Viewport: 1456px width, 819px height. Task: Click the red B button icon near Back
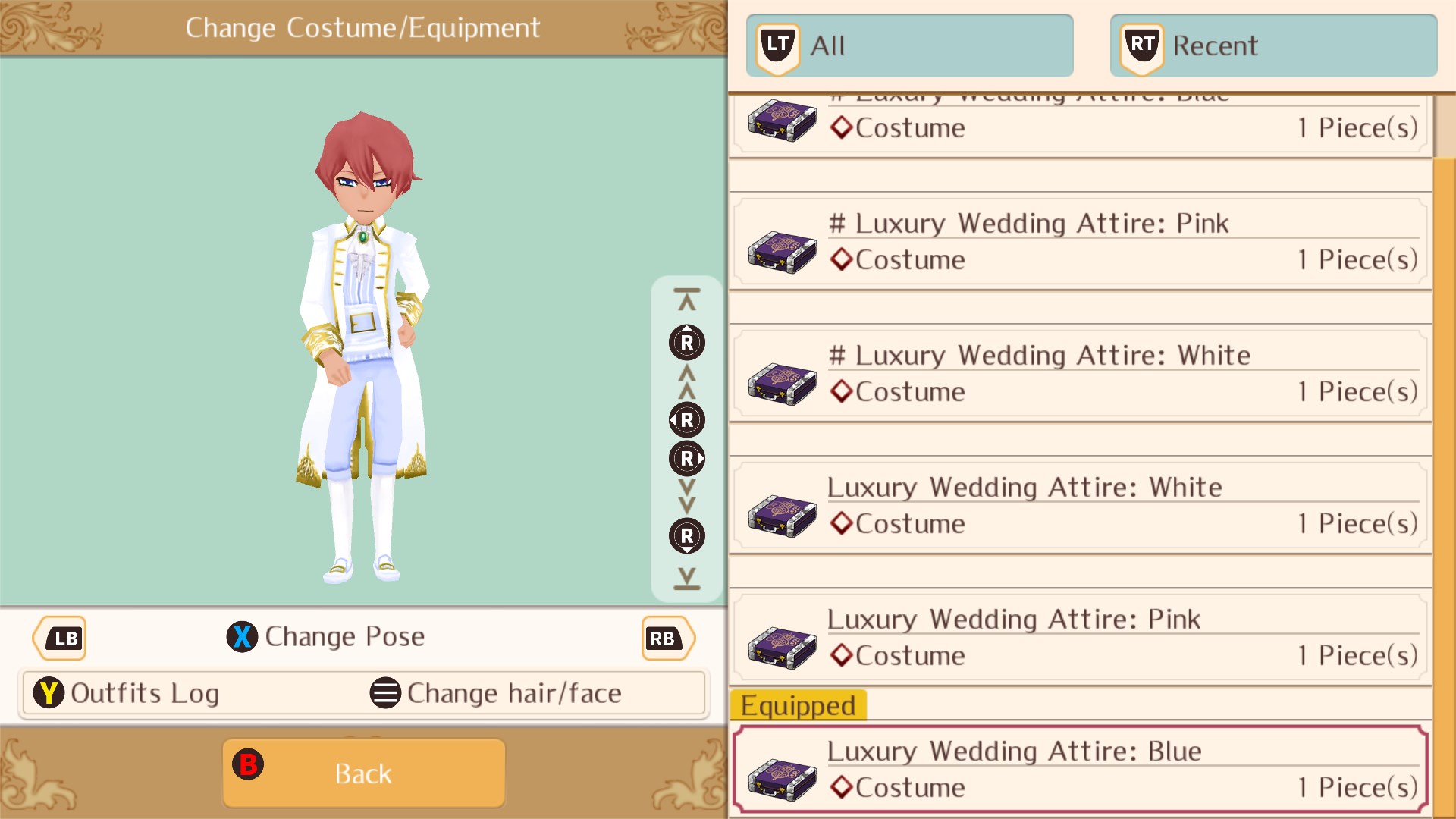[x=249, y=764]
